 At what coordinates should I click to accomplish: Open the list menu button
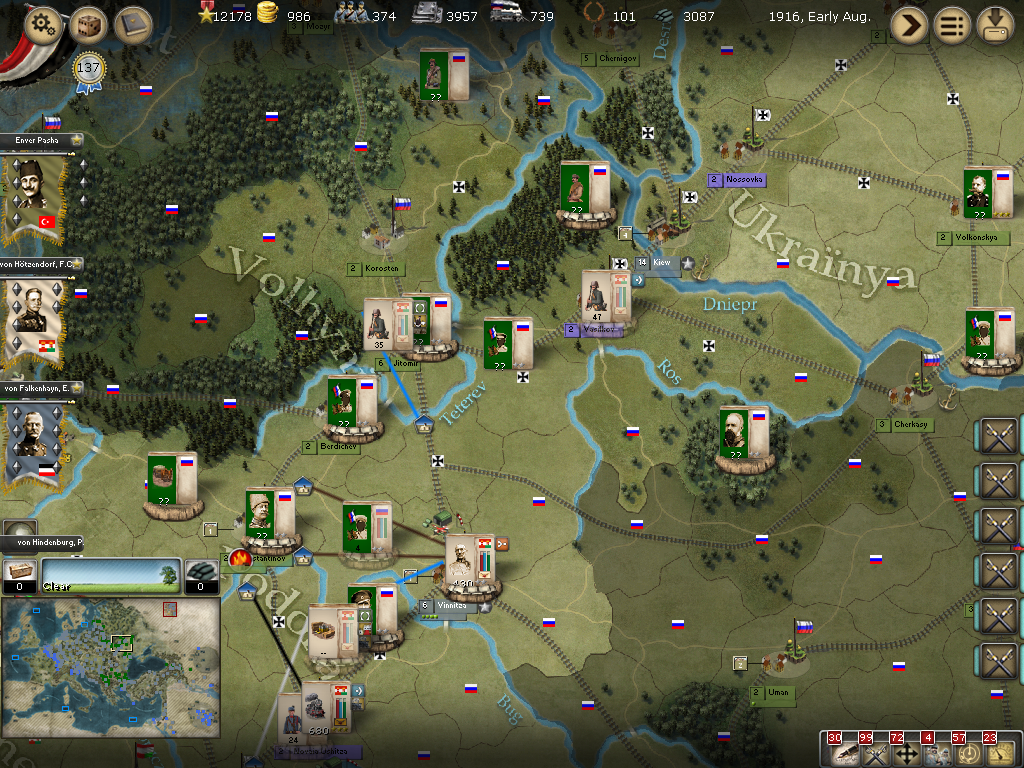point(952,25)
